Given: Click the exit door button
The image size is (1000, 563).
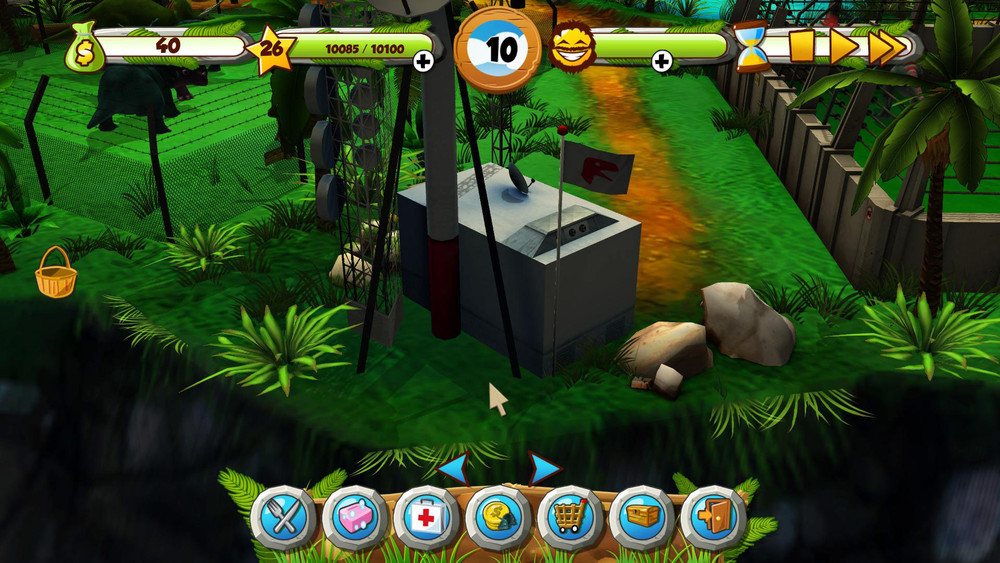Looking at the screenshot, I should click(x=713, y=518).
